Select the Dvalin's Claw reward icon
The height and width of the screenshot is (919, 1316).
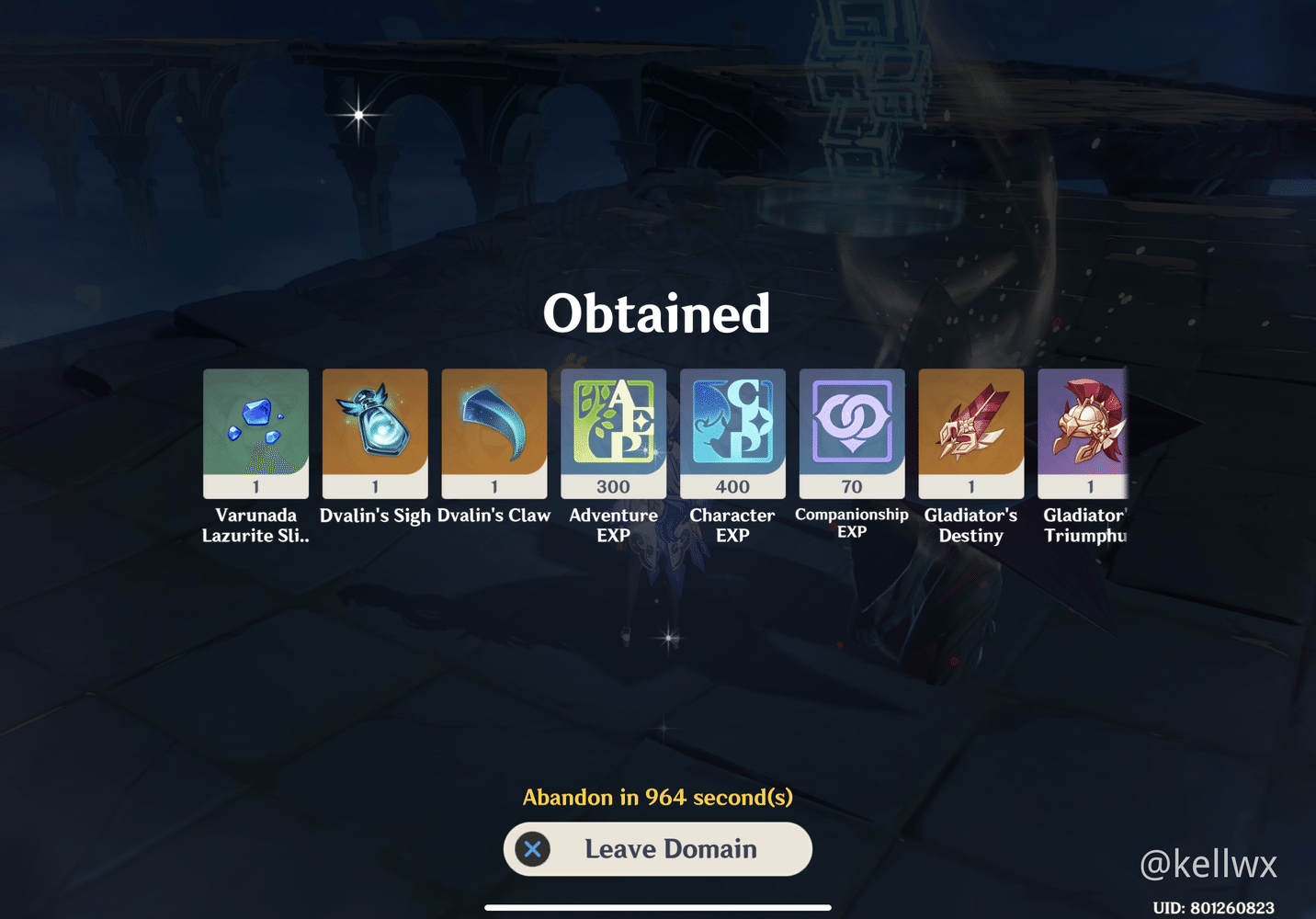(494, 432)
